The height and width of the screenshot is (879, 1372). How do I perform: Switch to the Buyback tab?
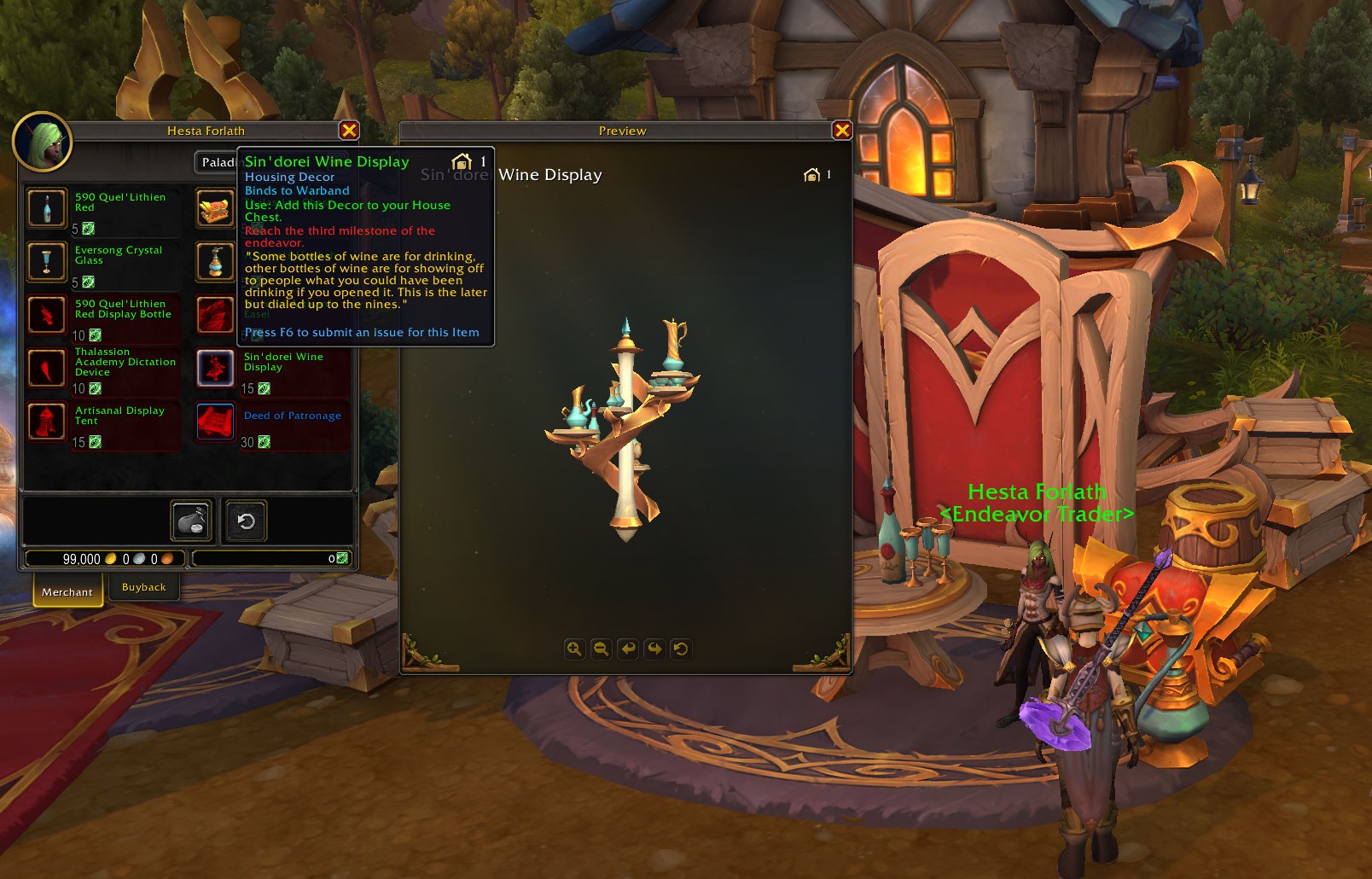143,587
